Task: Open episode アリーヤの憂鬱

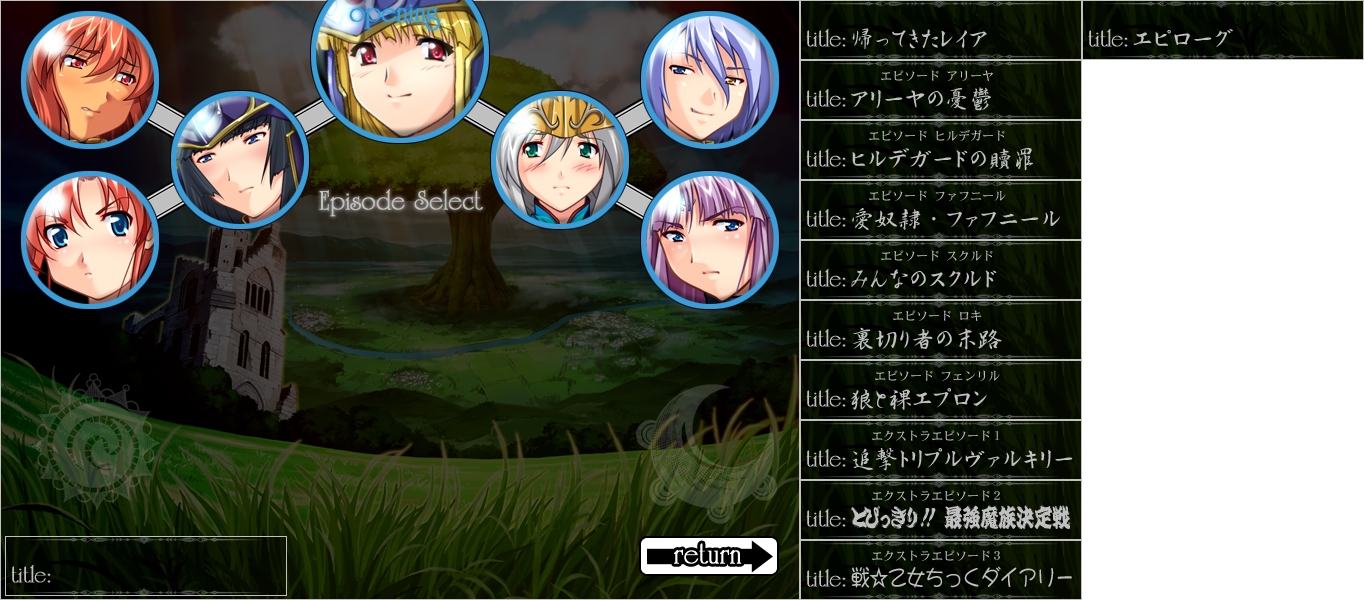Action: (x=940, y=91)
